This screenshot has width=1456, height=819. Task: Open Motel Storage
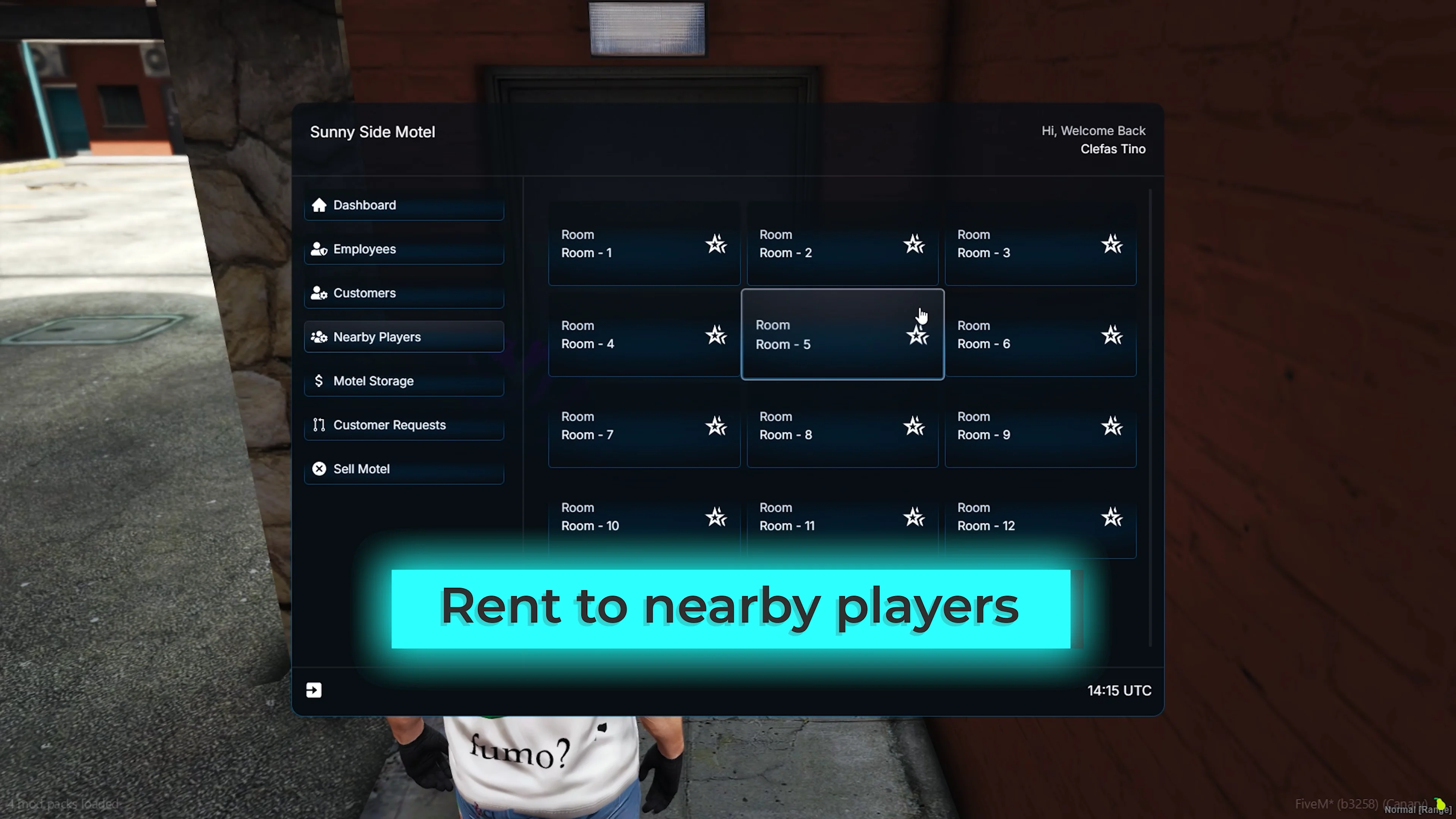tap(403, 381)
